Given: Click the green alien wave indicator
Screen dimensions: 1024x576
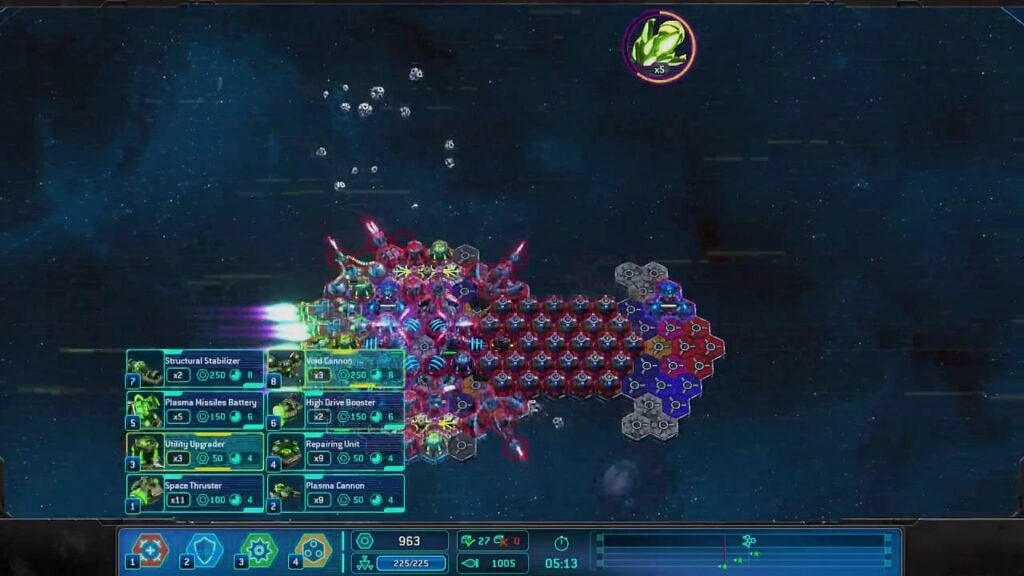Looking at the screenshot, I should [658, 45].
